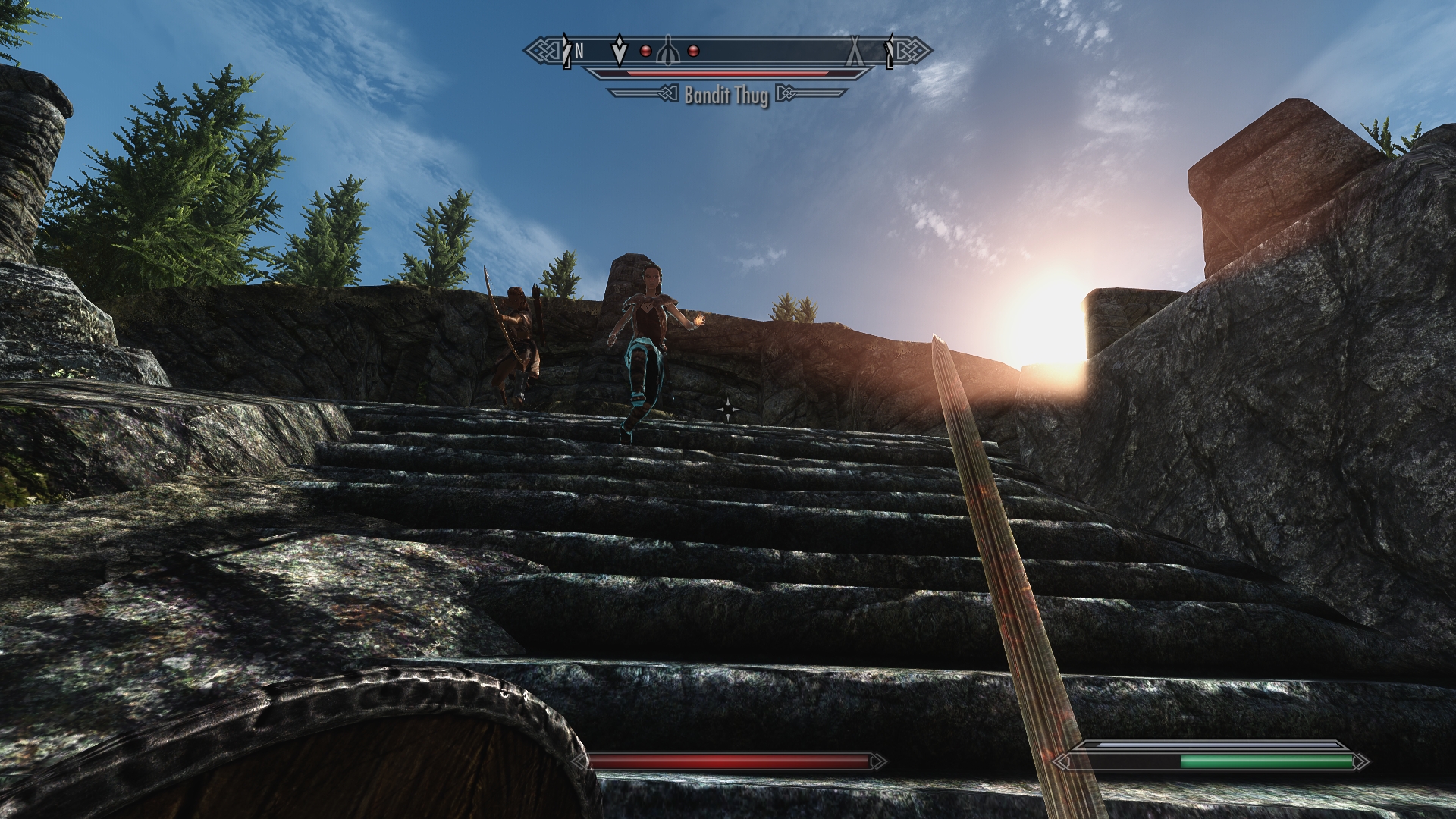Select the N north indicator on compass

(x=579, y=51)
